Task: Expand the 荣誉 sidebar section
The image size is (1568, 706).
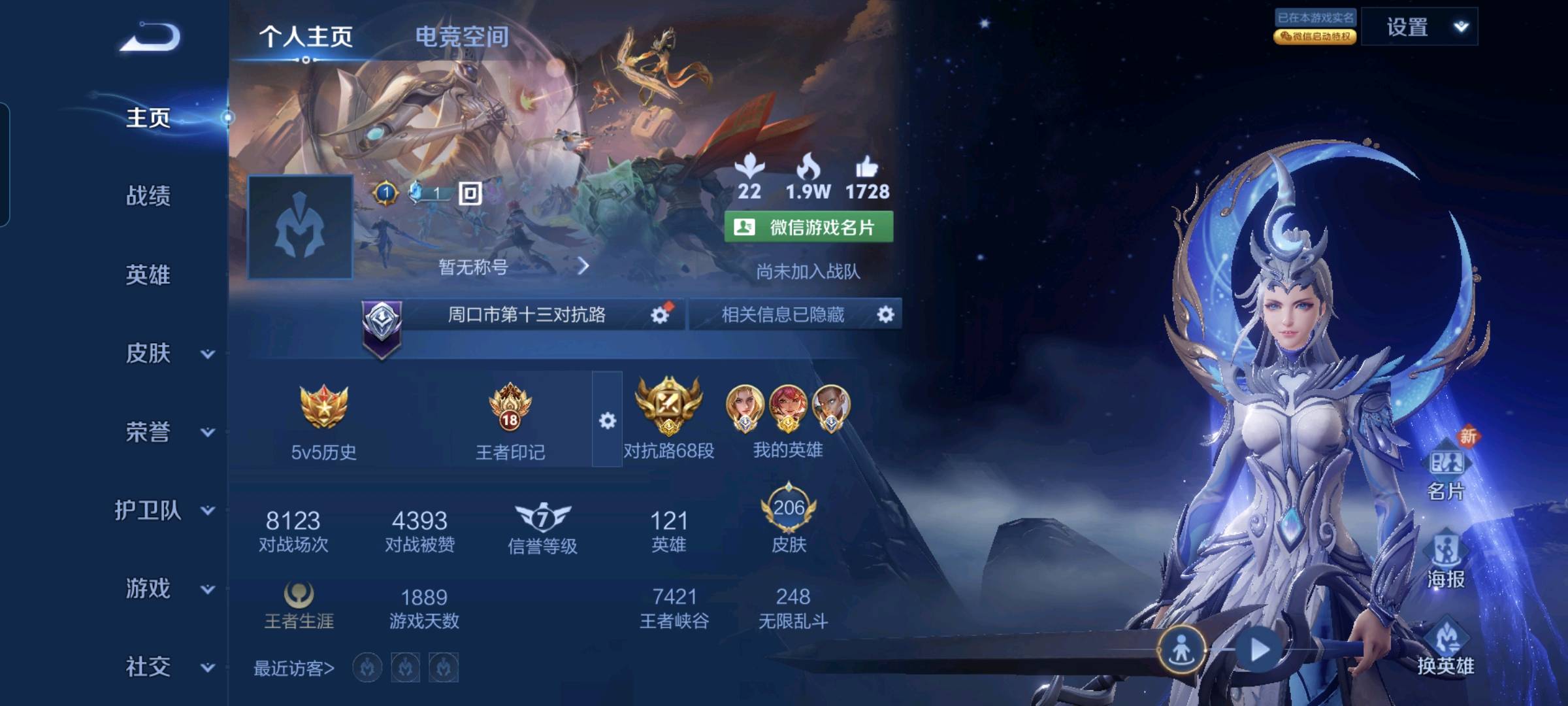Action: (207, 432)
